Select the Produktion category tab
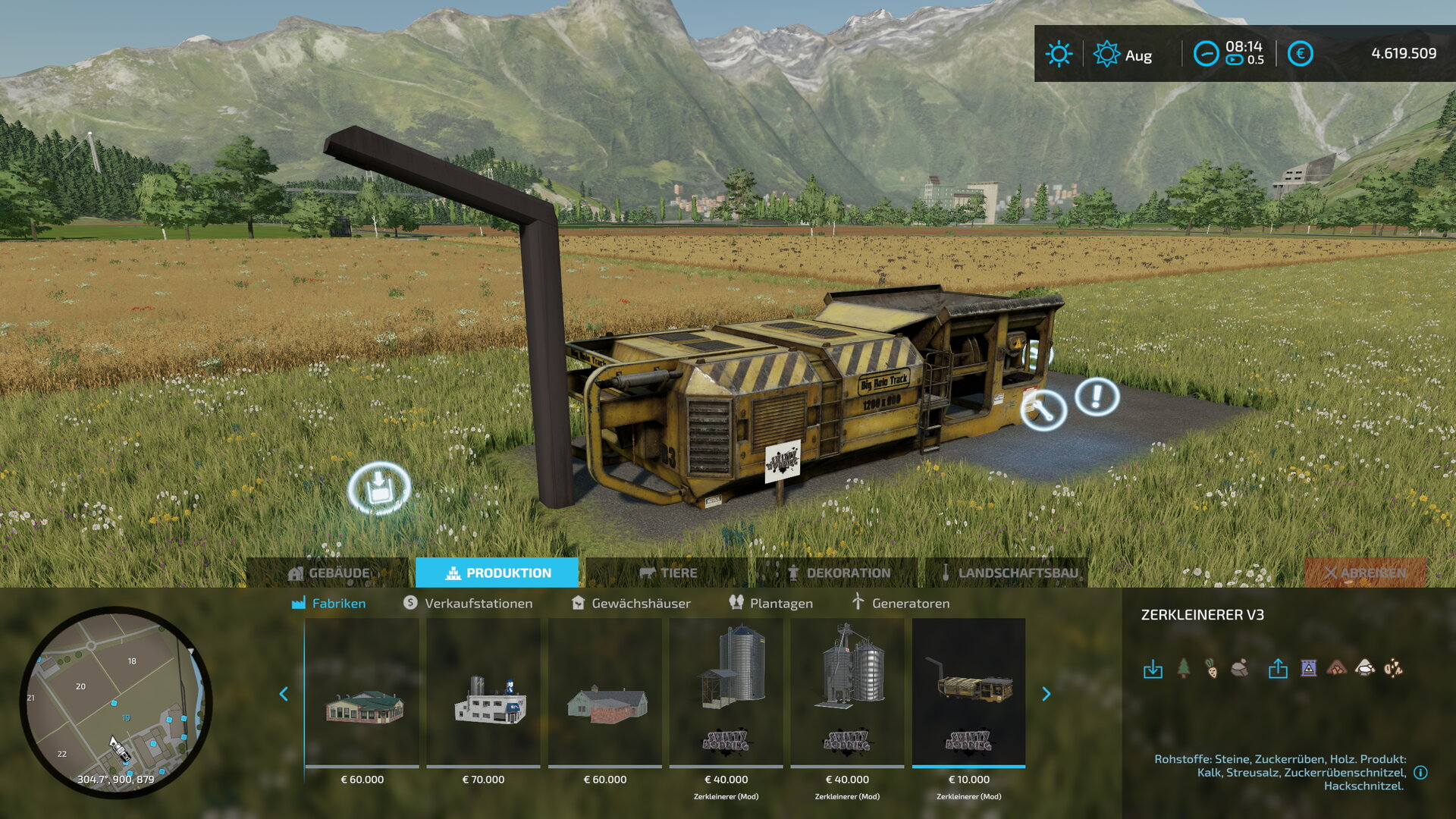Viewport: 1456px width, 819px height. (497, 573)
